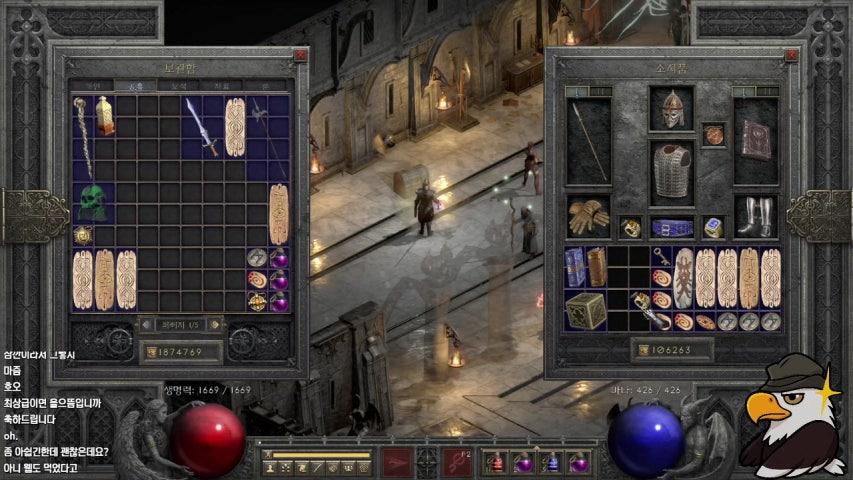This screenshot has height=480, width=853.
Task: Select the sword stored in the stash
Action: click(202, 126)
